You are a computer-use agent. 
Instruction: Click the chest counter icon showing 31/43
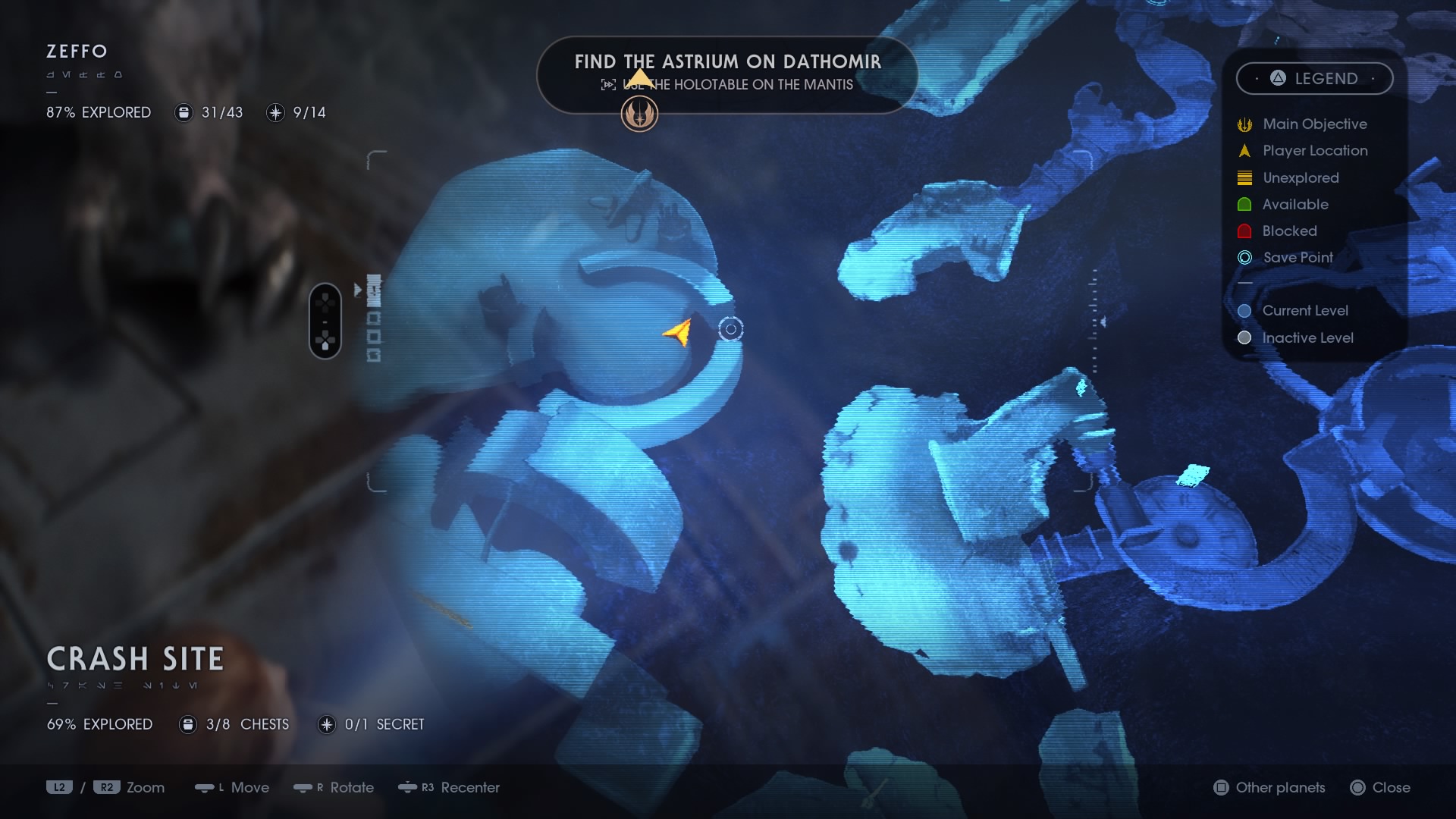(x=184, y=112)
